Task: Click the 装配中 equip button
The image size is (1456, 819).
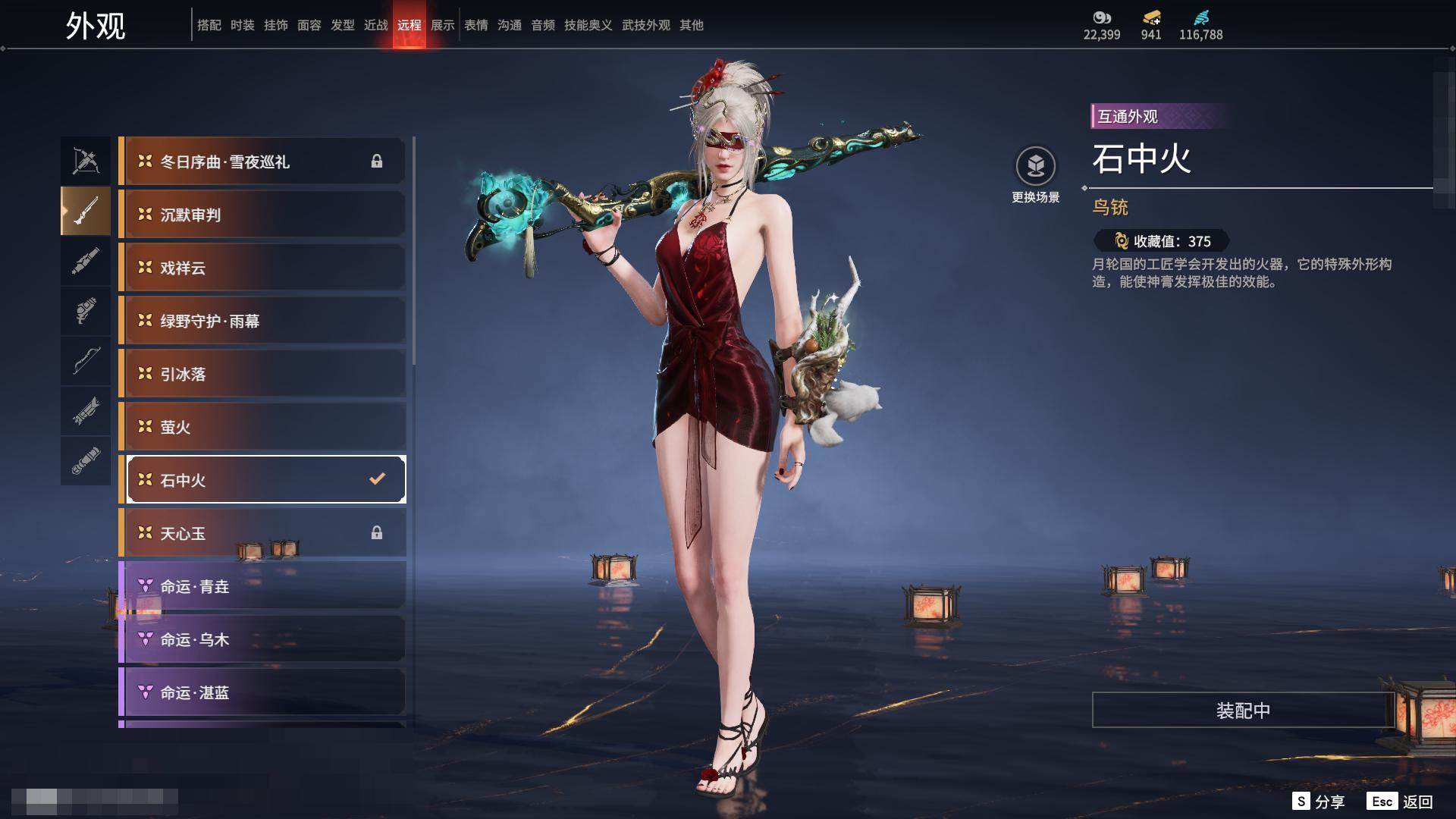Action: [1242, 711]
